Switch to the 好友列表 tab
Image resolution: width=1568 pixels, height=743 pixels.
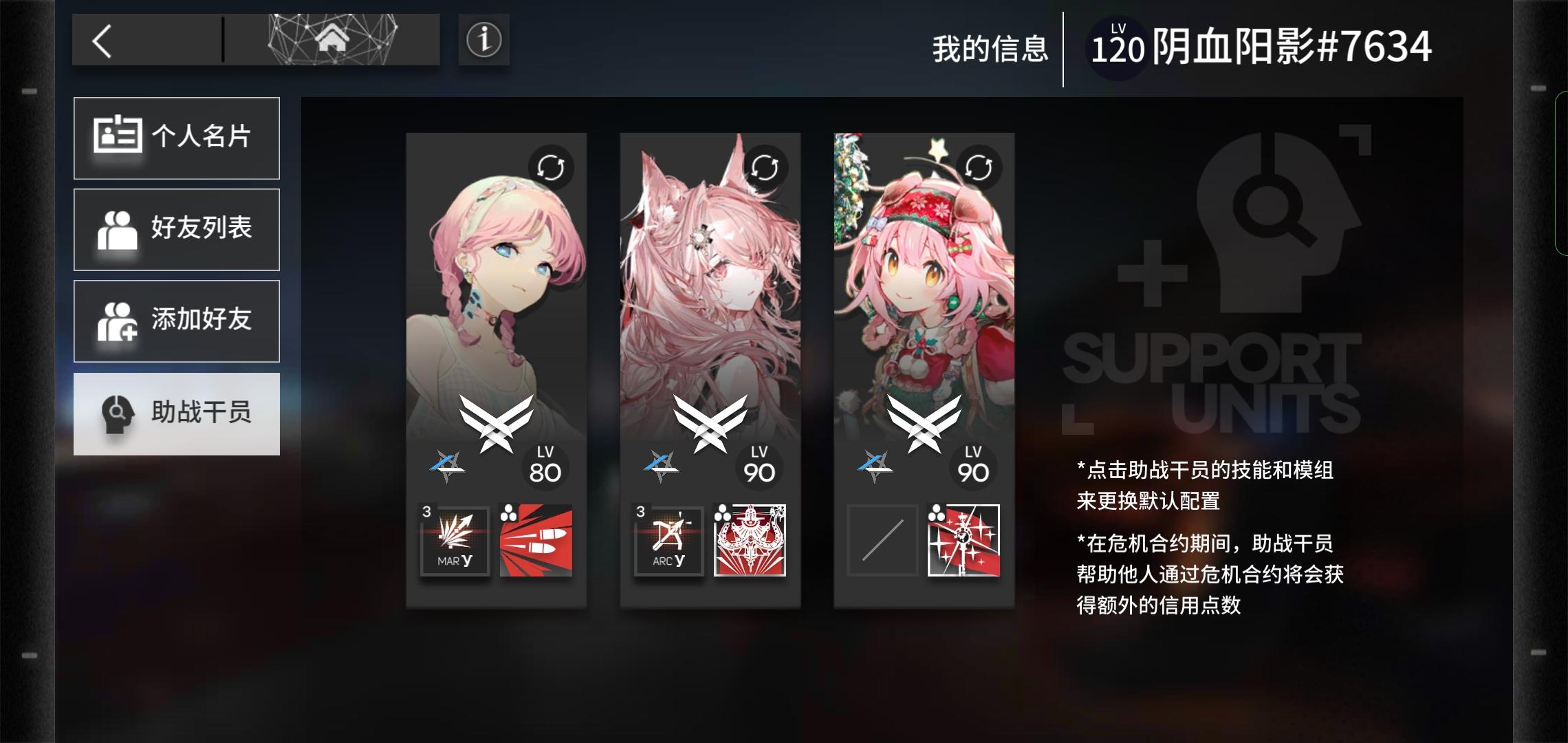coord(177,229)
